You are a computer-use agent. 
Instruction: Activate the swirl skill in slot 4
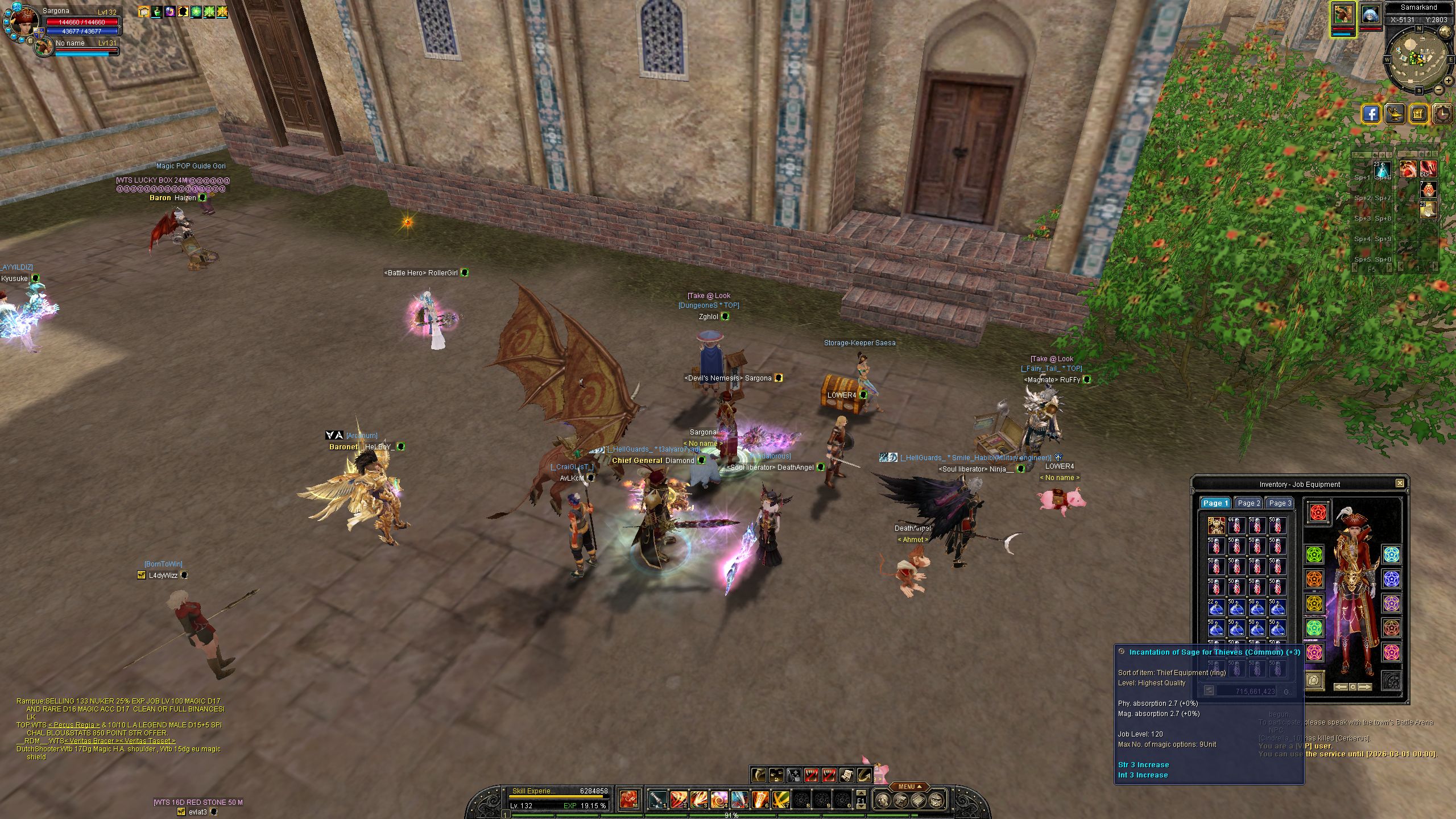[x=719, y=800]
